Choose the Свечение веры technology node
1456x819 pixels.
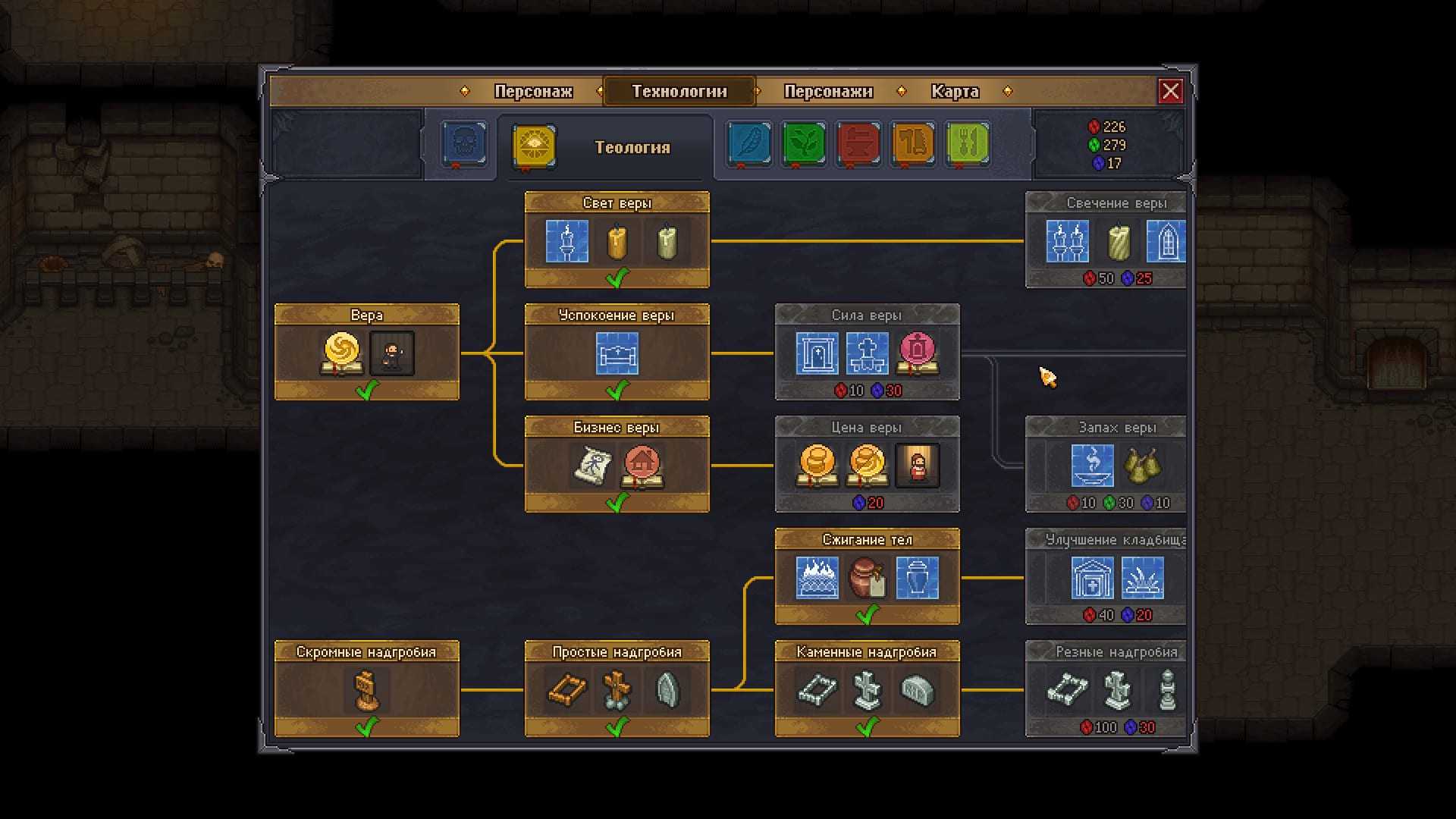(x=1106, y=240)
